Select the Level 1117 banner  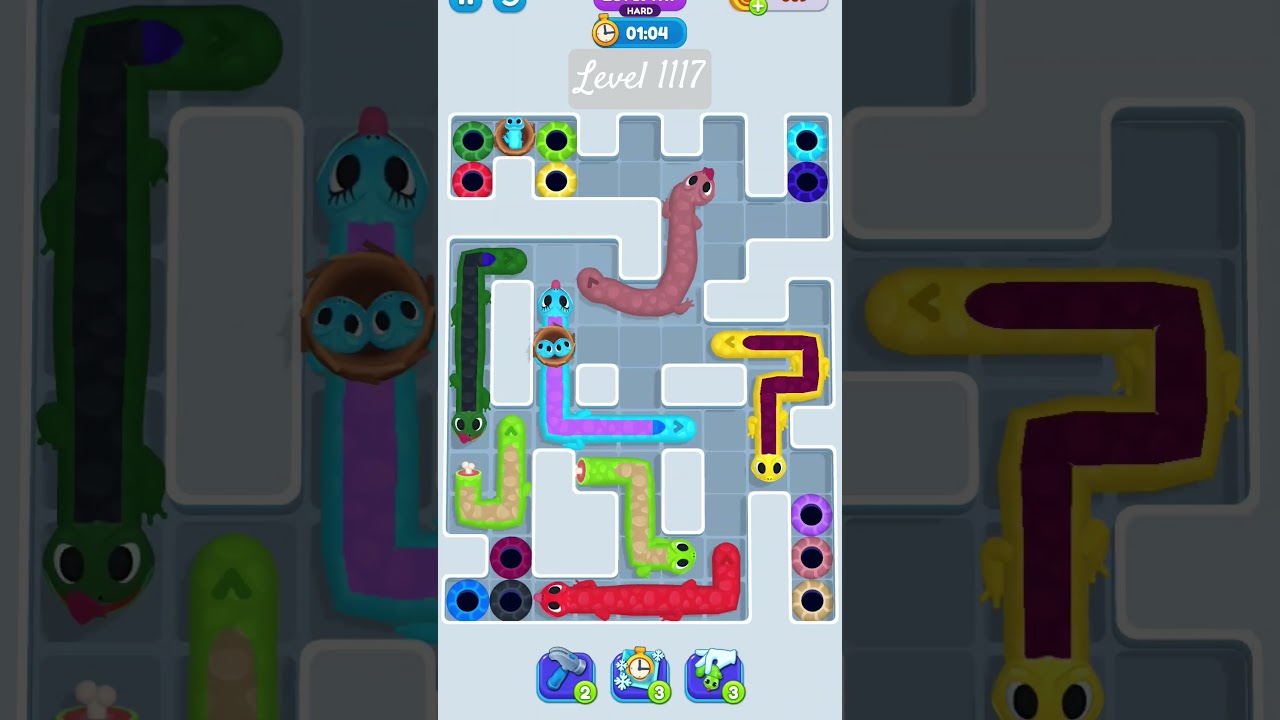pyautogui.click(x=640, y=79)
